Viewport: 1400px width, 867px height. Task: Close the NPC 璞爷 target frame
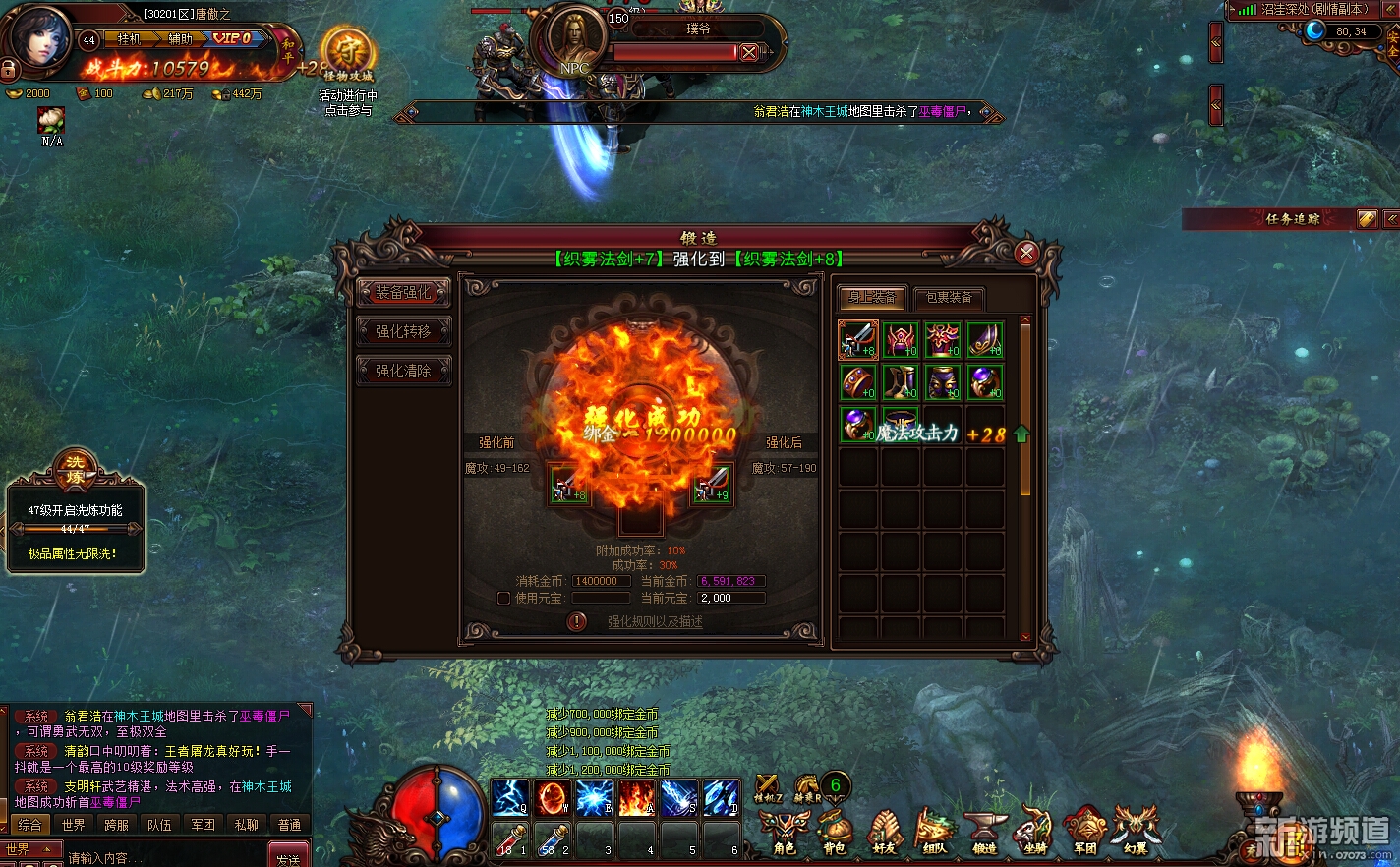click(749, 52)
